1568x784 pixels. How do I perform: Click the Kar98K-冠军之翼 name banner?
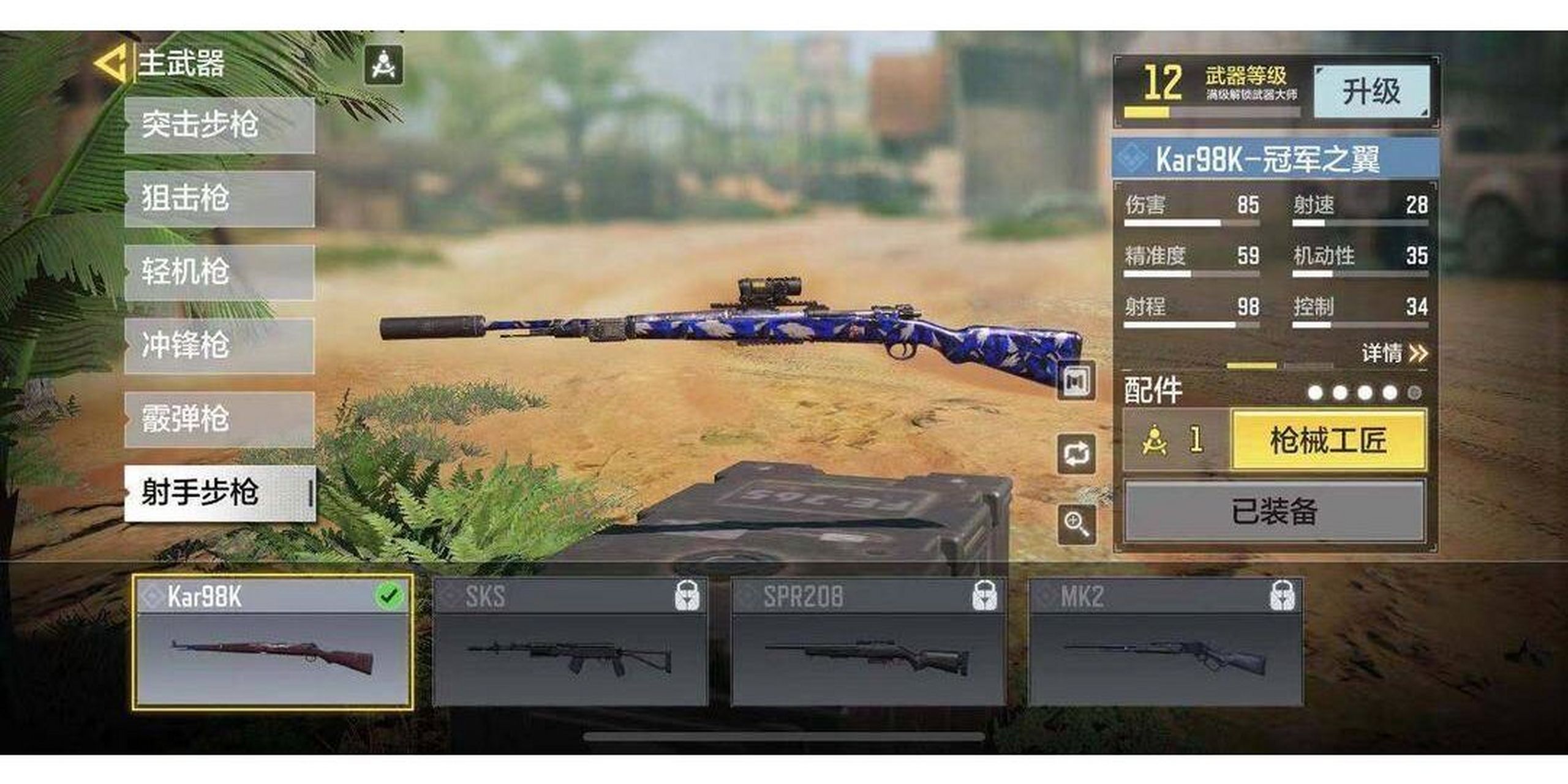click(x=1275, y=159)
